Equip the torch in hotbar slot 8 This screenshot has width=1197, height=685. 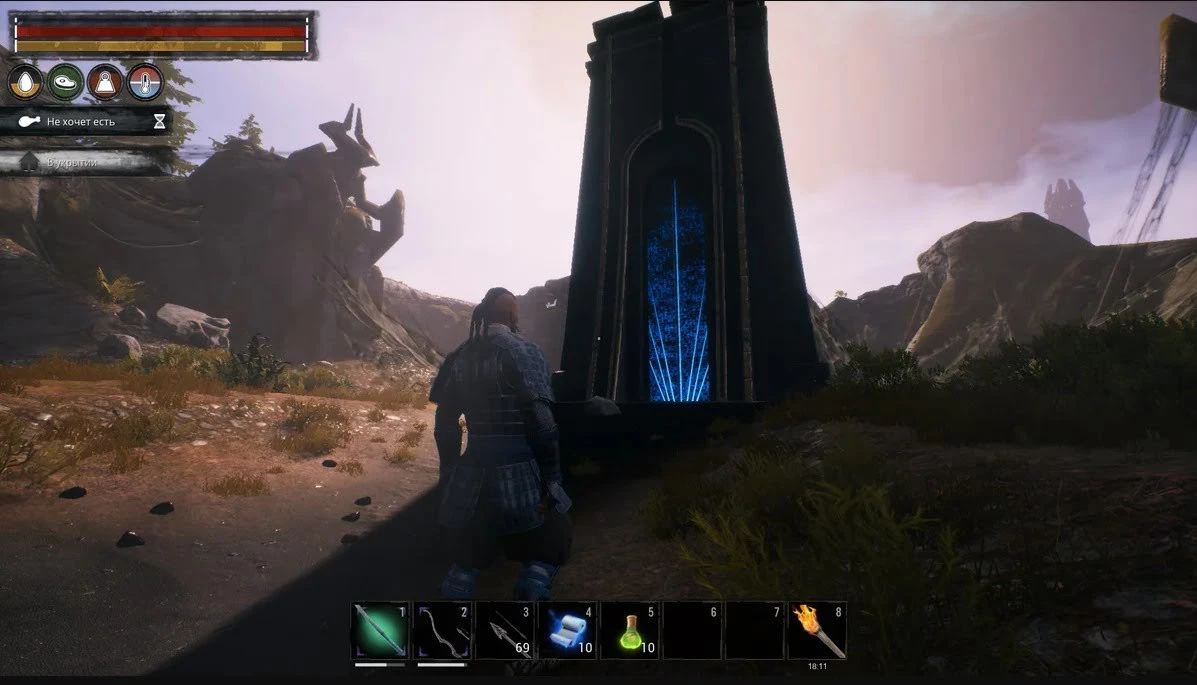(817, 630)
